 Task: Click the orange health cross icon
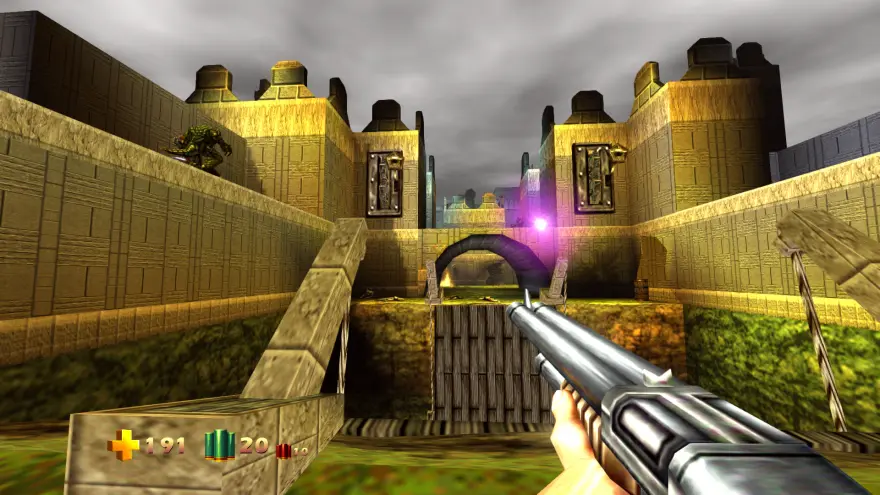click(123, 445)
